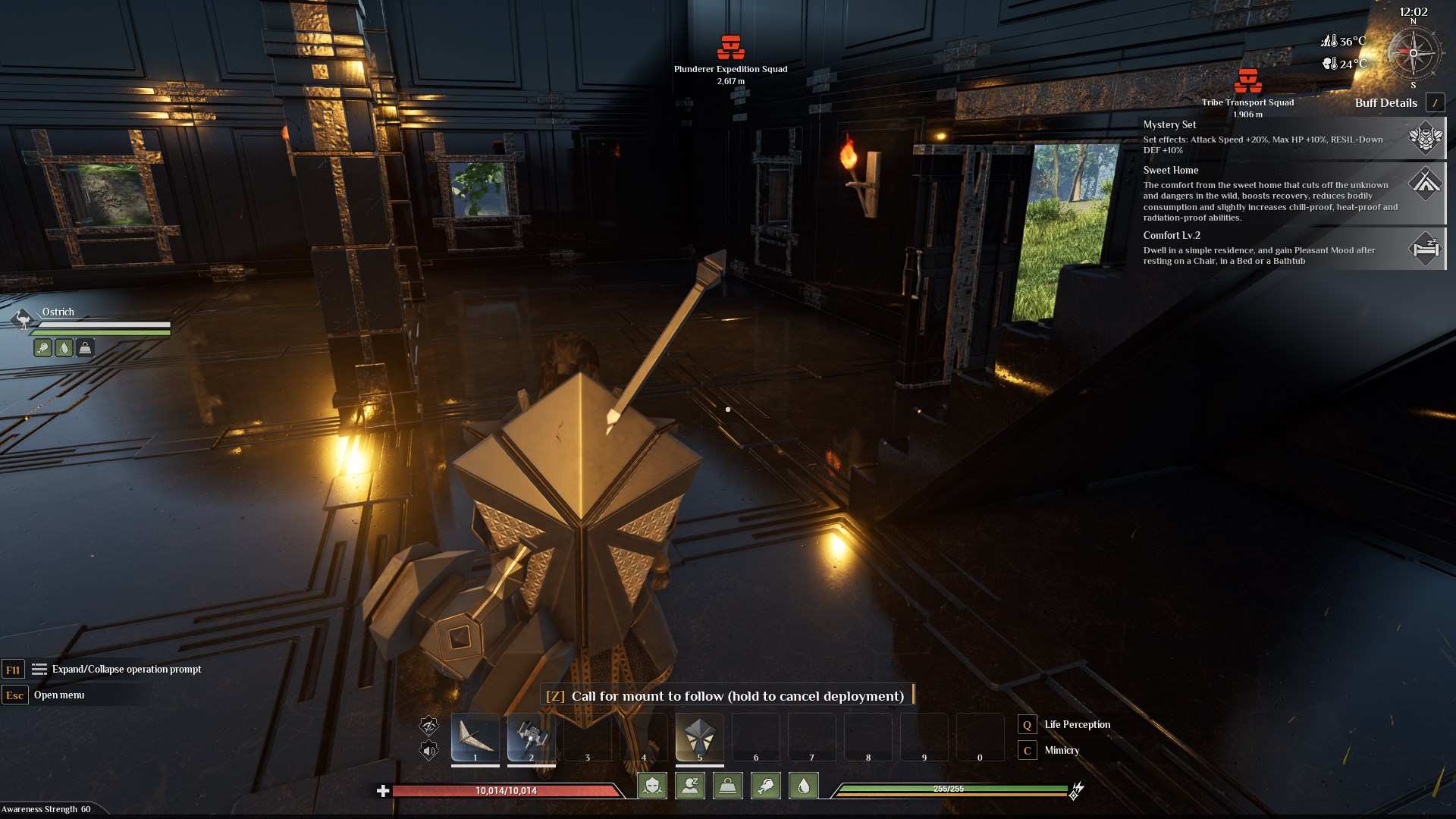Toggle the speaker sound icon beside the hotbar

tap(429, 751)
